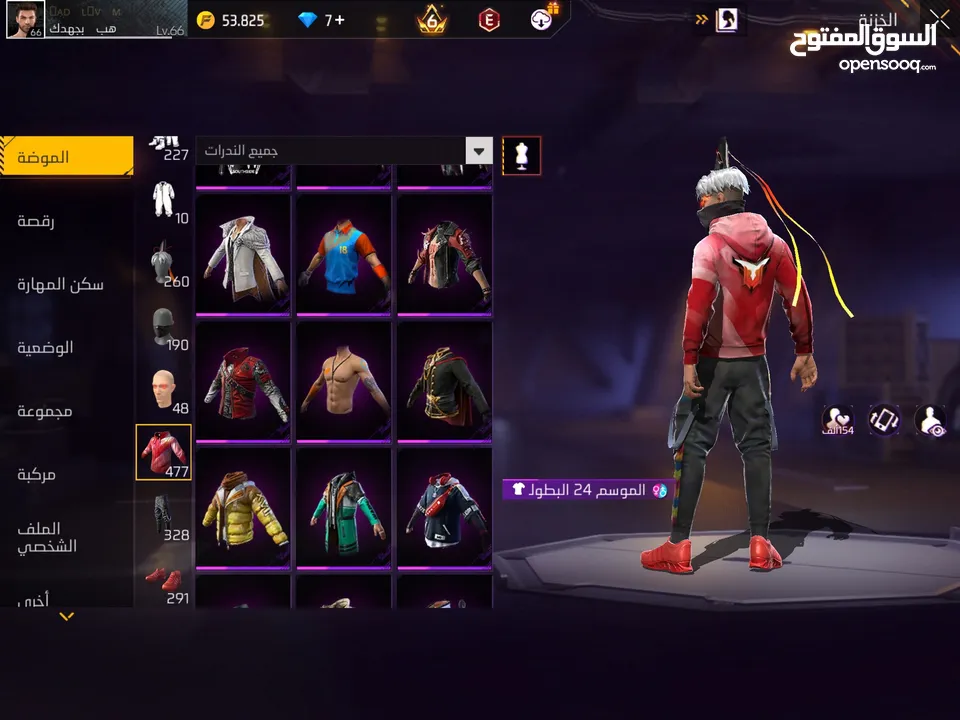This screenshot has width=960, height=720.
Task: Open the shoes subcategory with 291 items
Action: click(164, 583)
